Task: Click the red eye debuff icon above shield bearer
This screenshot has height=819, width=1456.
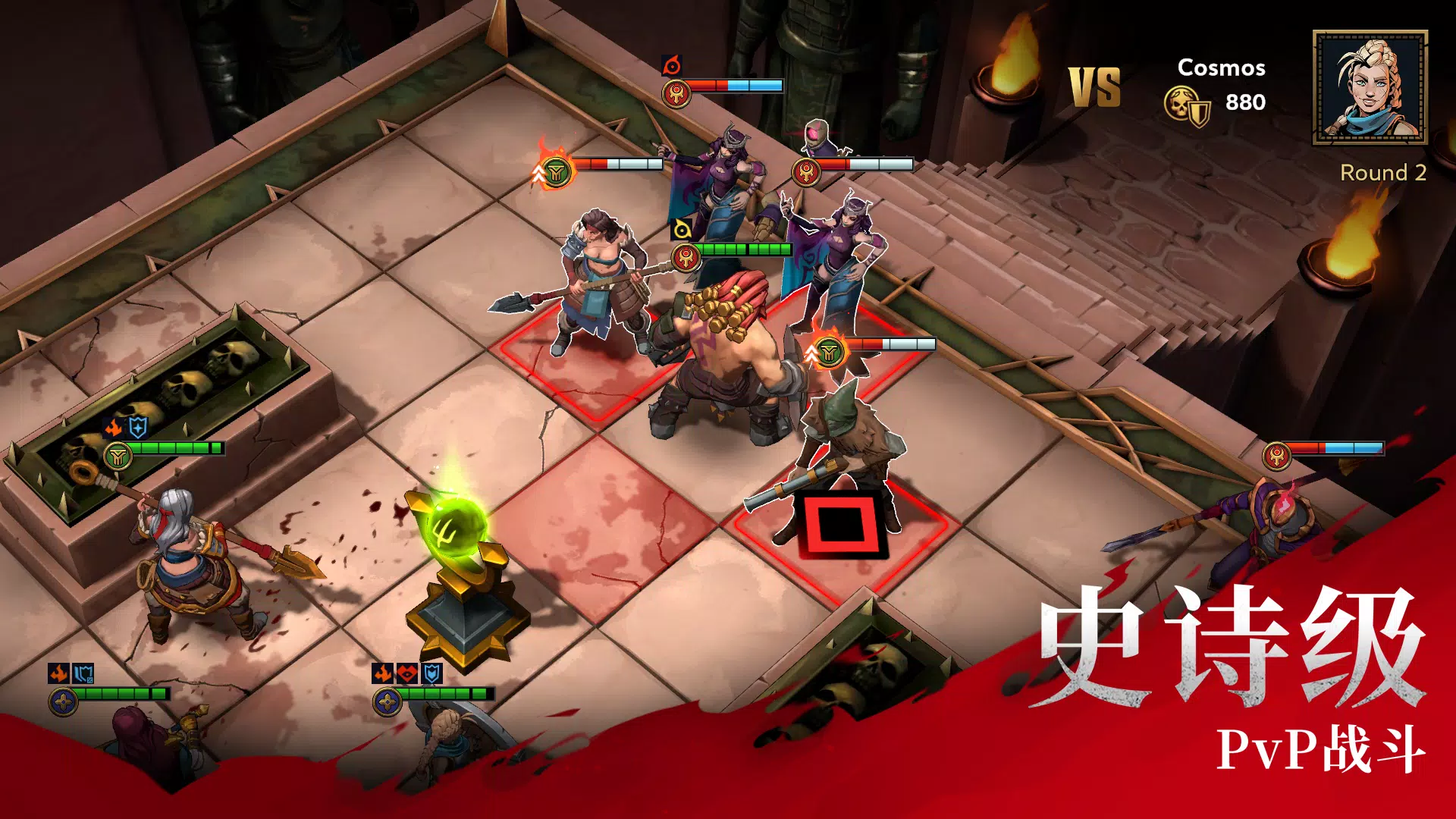Action: [x=406, y=673]
